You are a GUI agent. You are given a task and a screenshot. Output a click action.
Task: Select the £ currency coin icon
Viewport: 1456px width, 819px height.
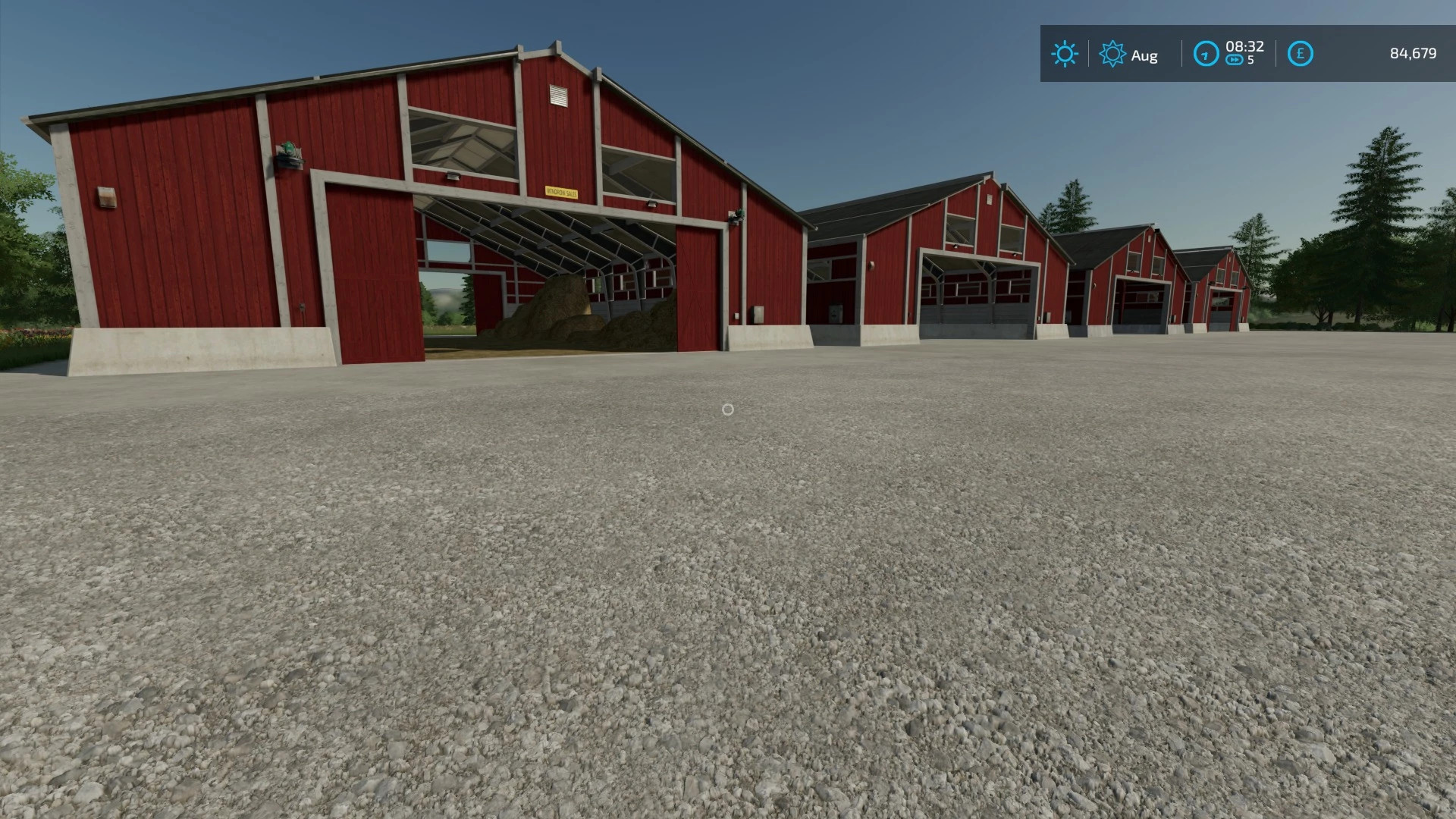point(1299,53)
